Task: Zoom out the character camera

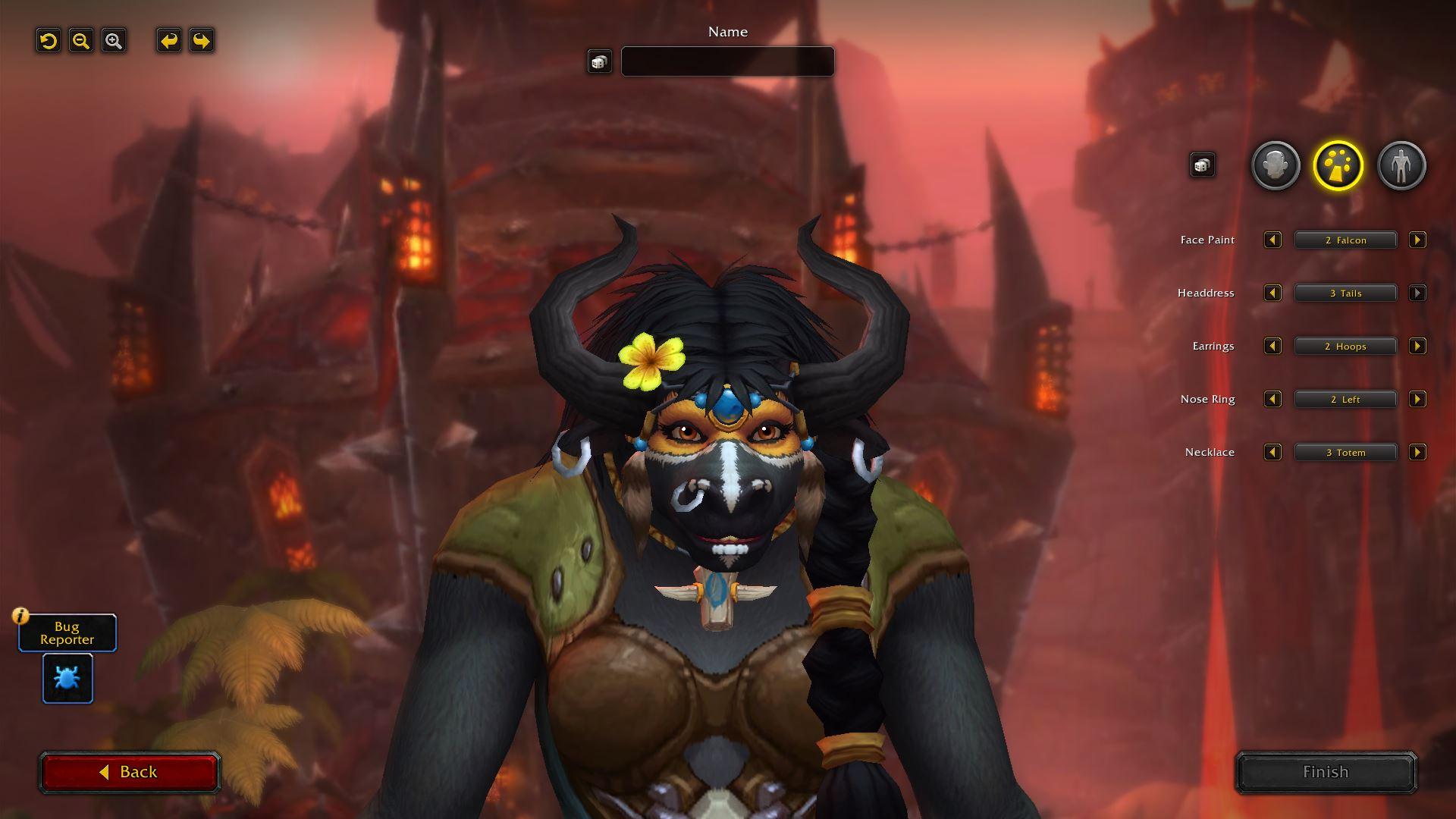Action: click(81, 41)
